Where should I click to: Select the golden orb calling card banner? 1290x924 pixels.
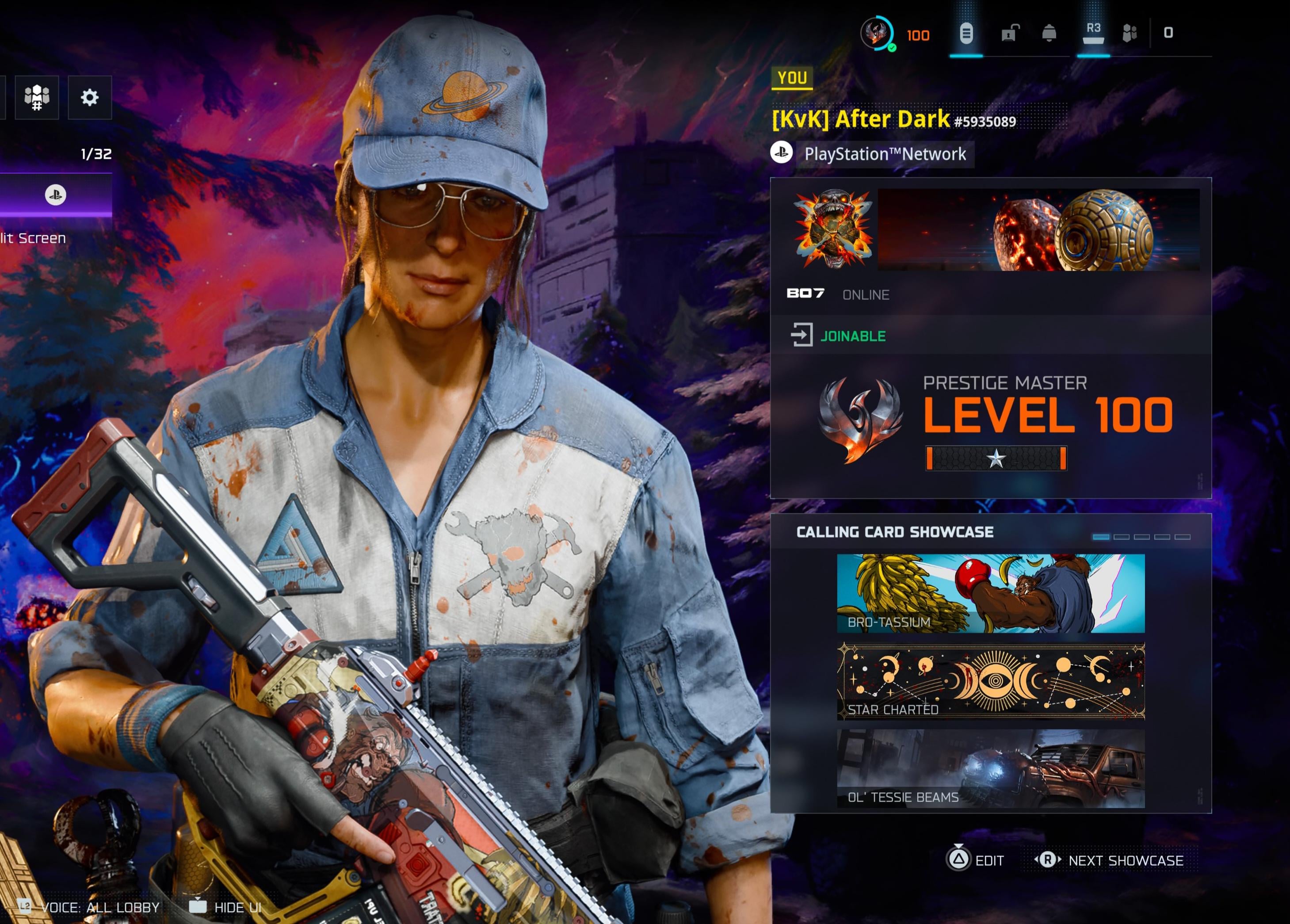[1038, 229]
